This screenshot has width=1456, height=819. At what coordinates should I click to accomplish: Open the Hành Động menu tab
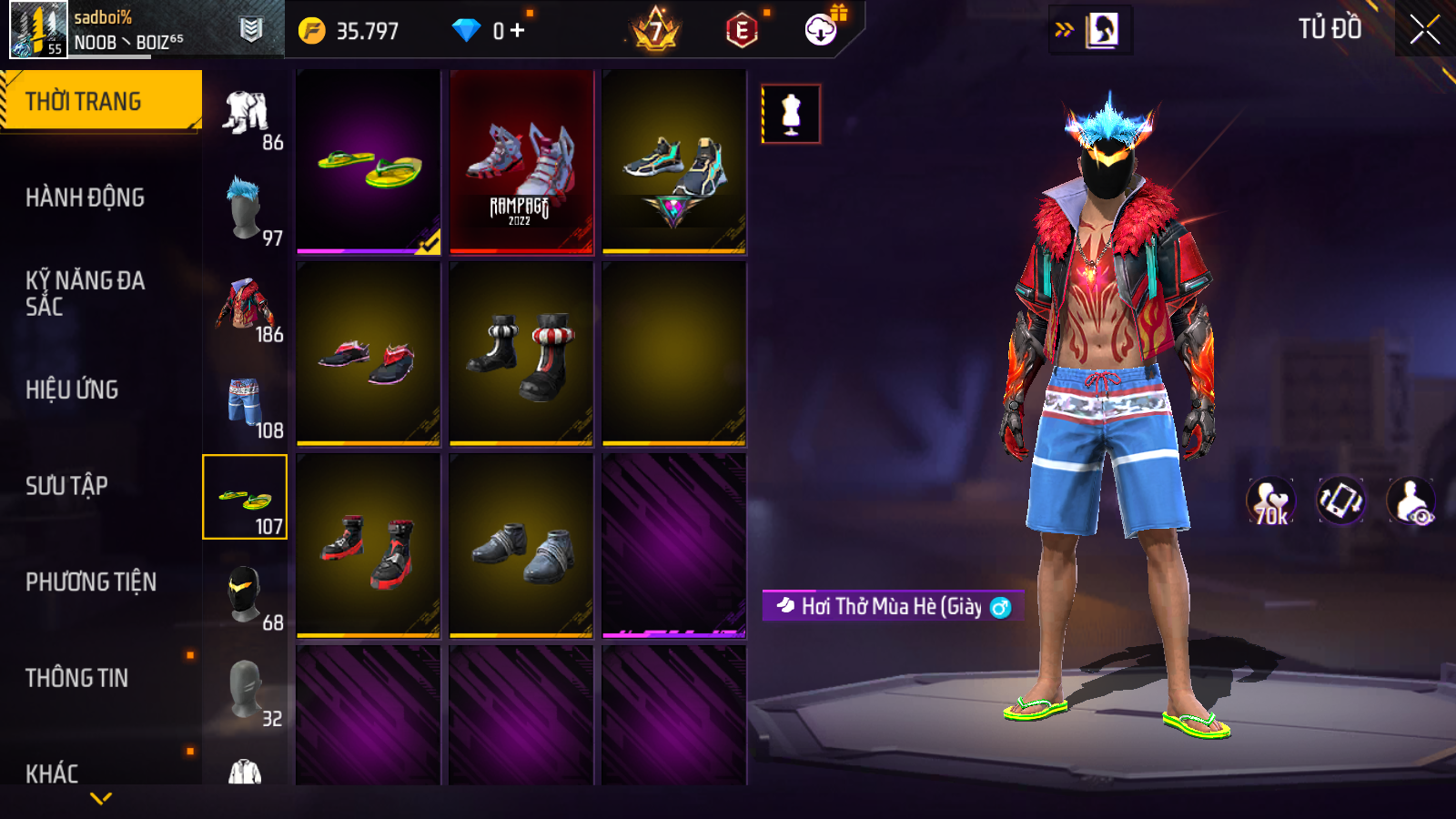85,197
